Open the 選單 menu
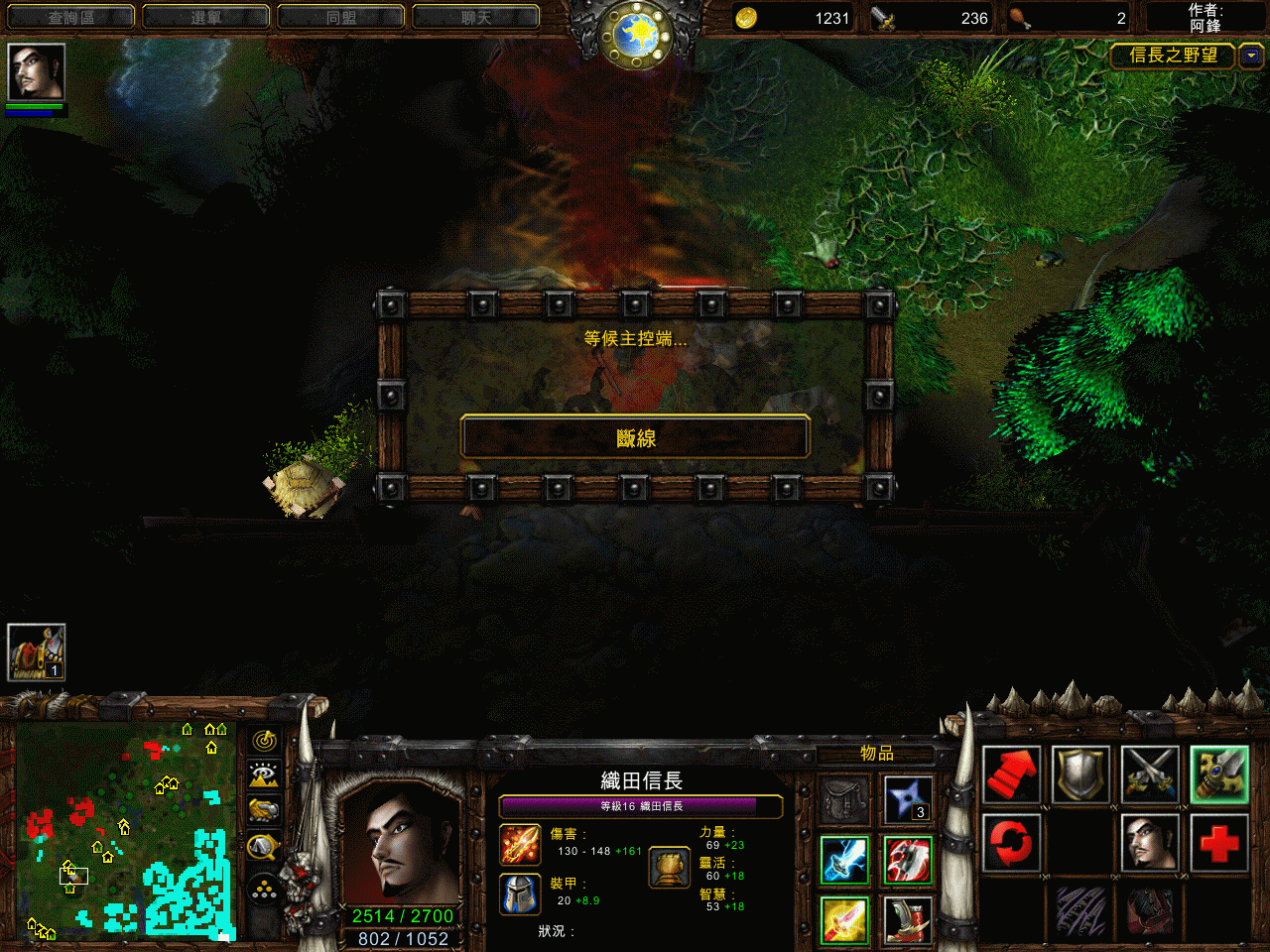Image resolution: width=1270 pixels, height=952 pixels. pos(205,16)
